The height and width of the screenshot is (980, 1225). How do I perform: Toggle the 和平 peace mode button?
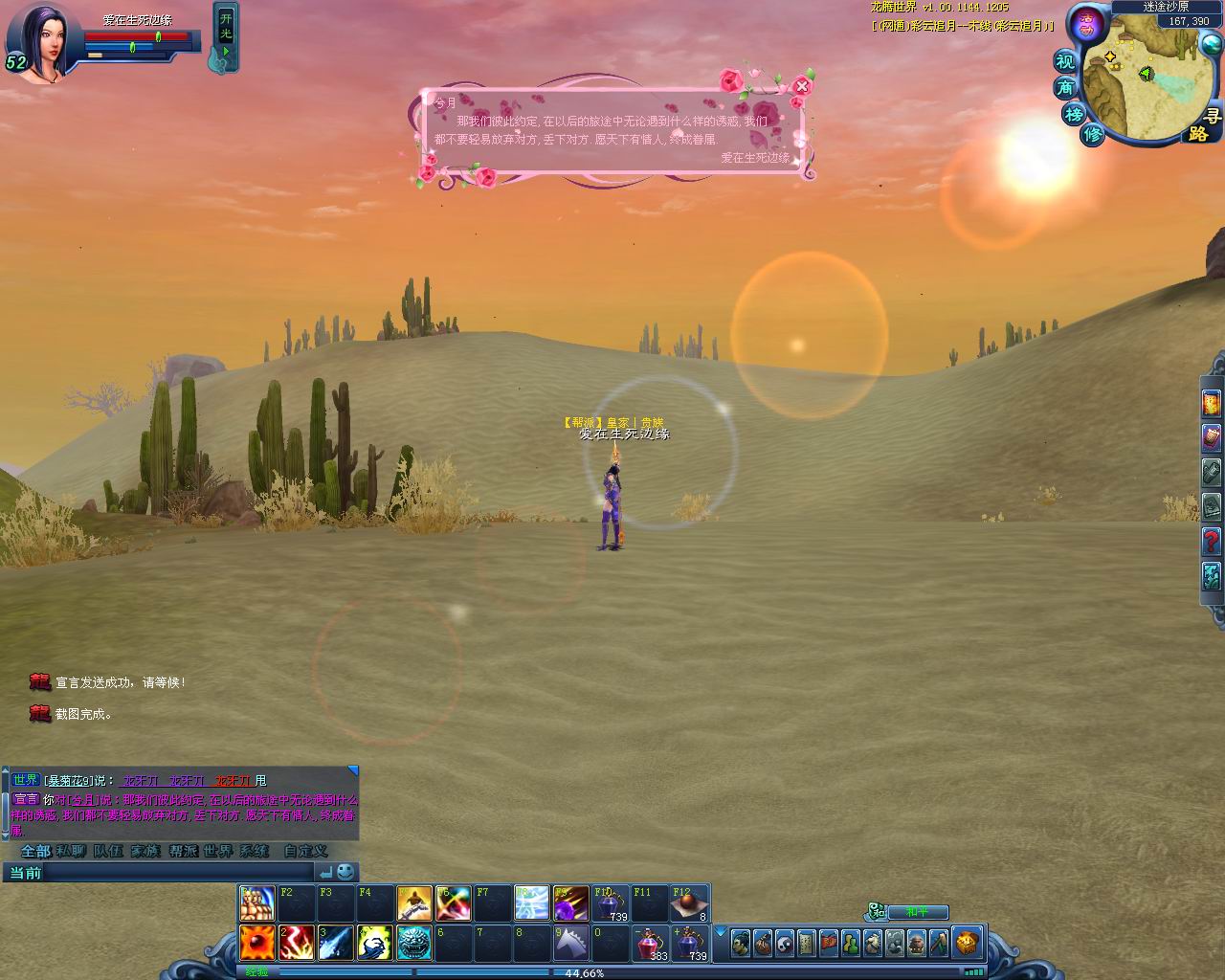point(917,912)
